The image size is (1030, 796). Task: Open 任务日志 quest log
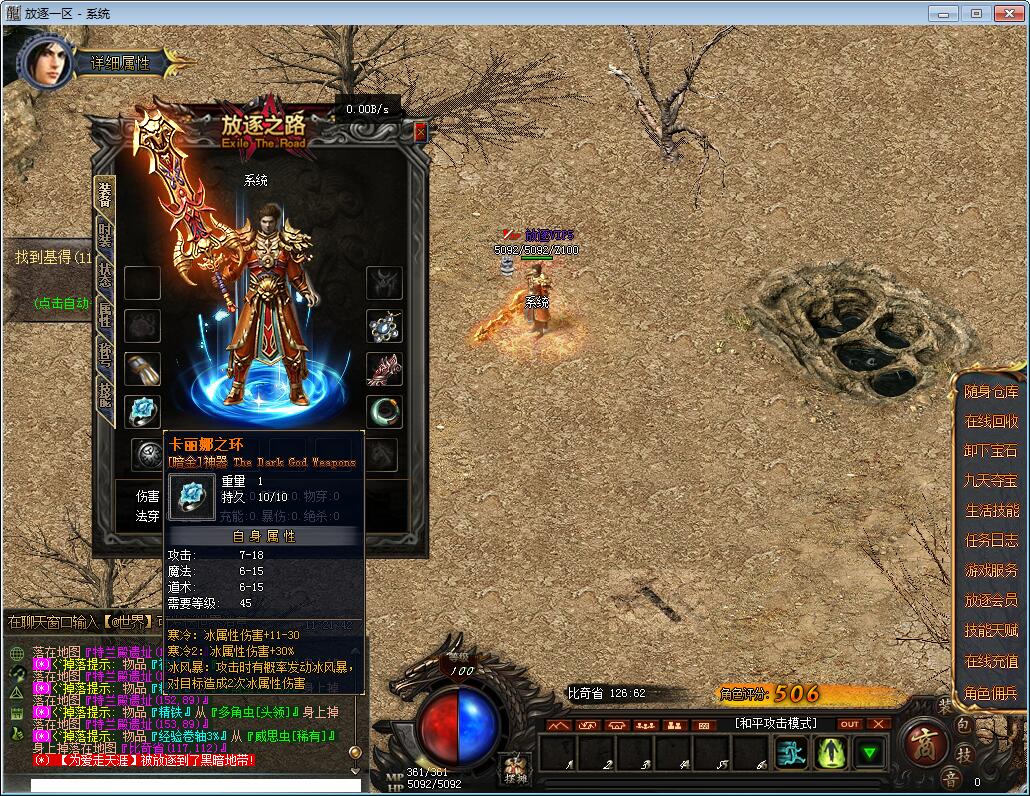point(991,541)
